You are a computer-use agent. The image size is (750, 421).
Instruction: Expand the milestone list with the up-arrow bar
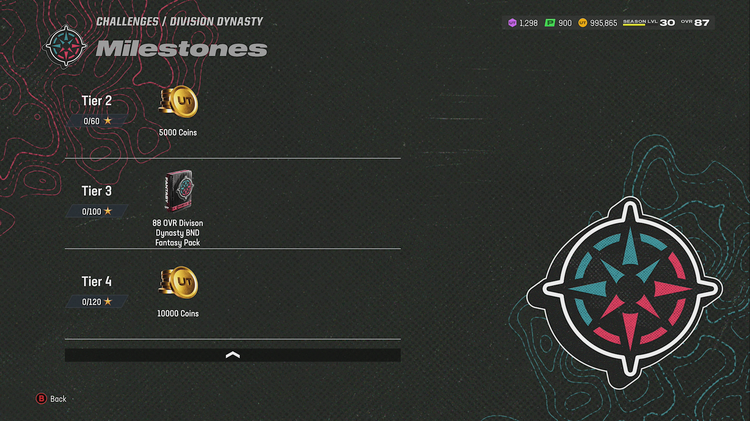pyautogui.click(x=232, y=355)
